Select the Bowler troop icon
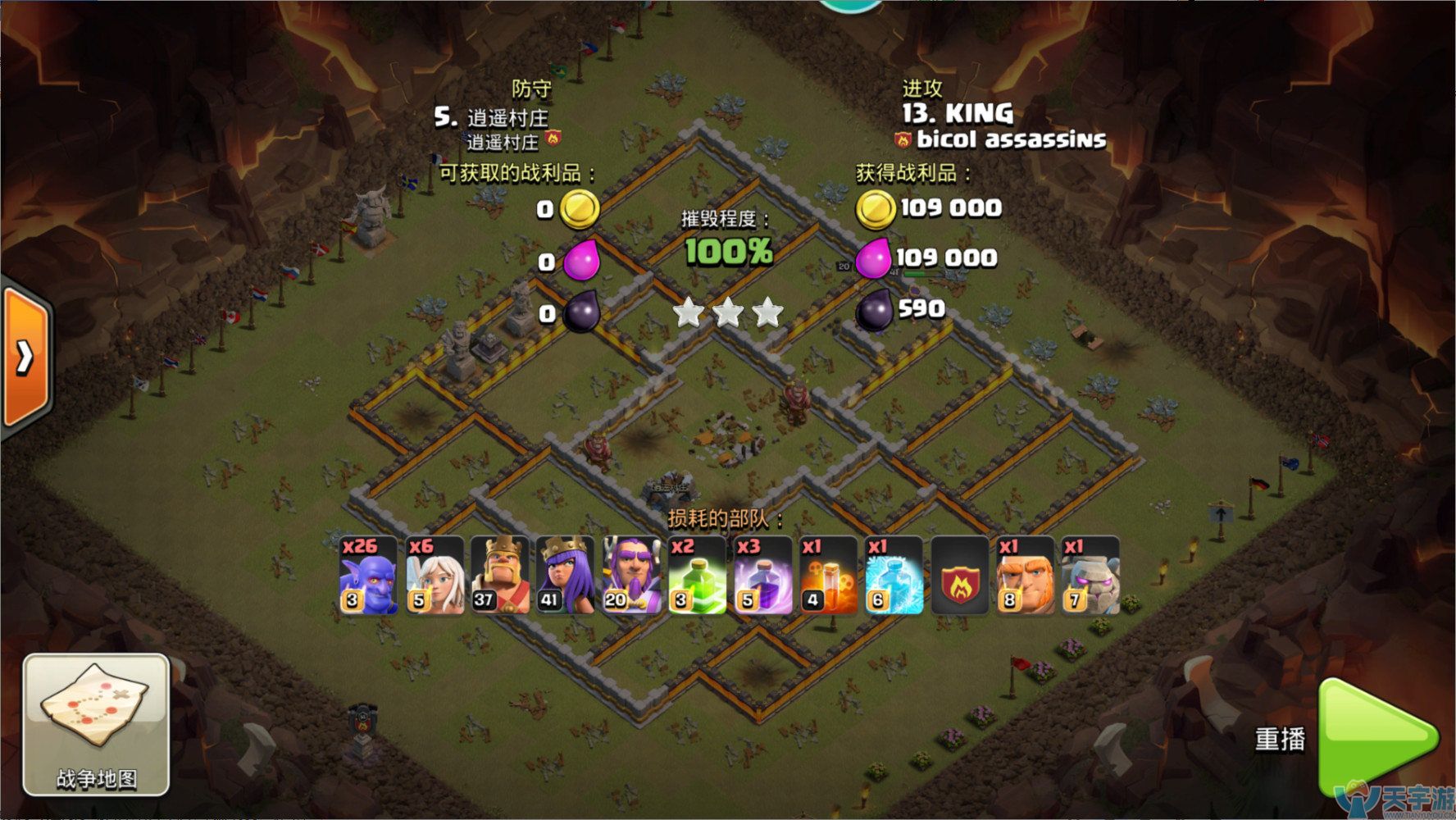The width and height of the screenshot is (1456, 820). coord(369,576)
